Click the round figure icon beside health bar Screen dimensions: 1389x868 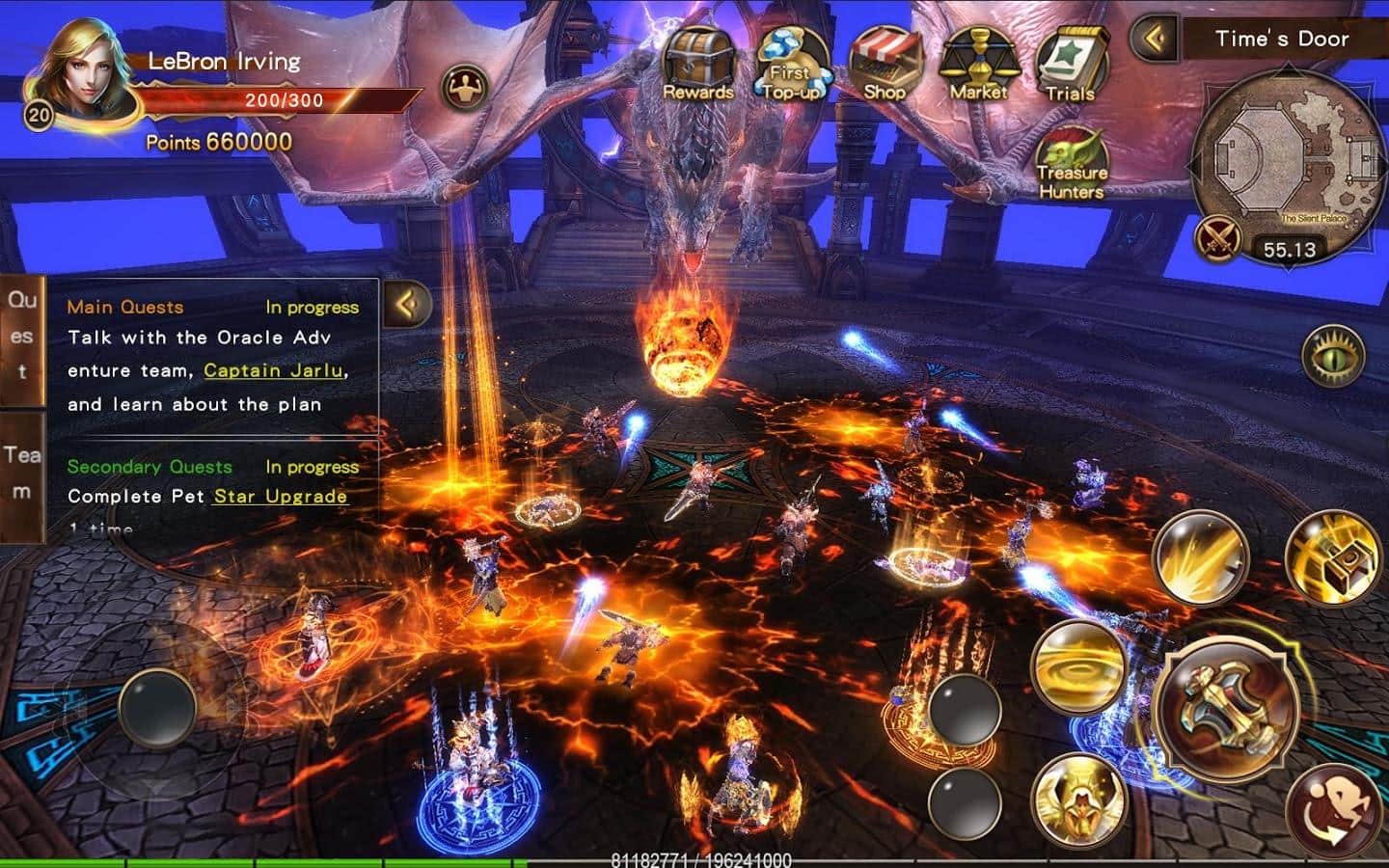466,87
